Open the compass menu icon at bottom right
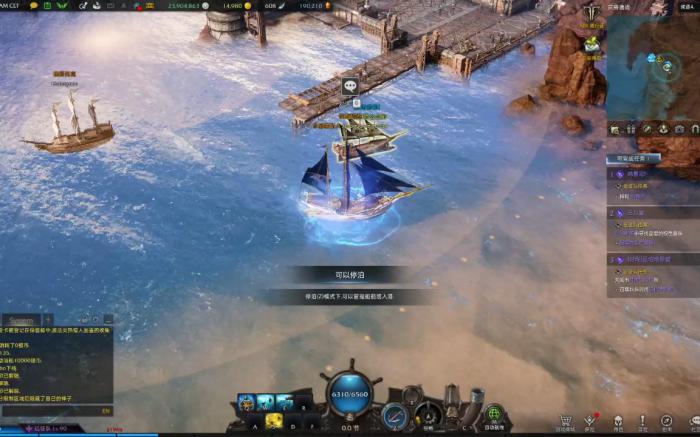Screen dimensions: 700x437 667,421
